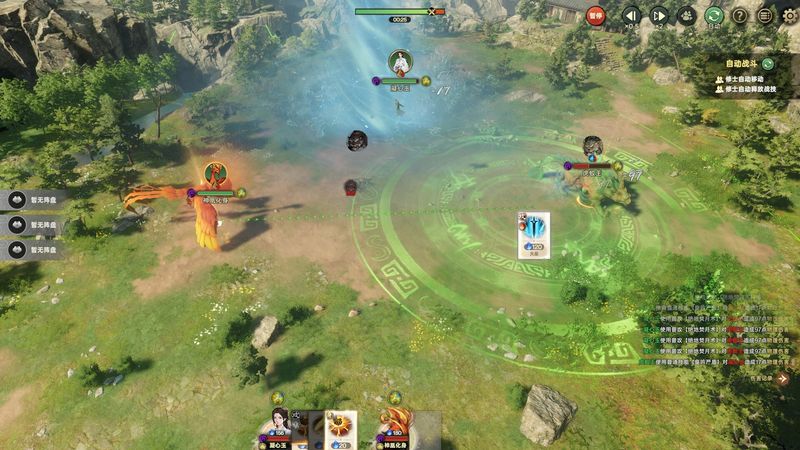Open the question mark help button
Screen dimensions: 800x450
[740, 15]
